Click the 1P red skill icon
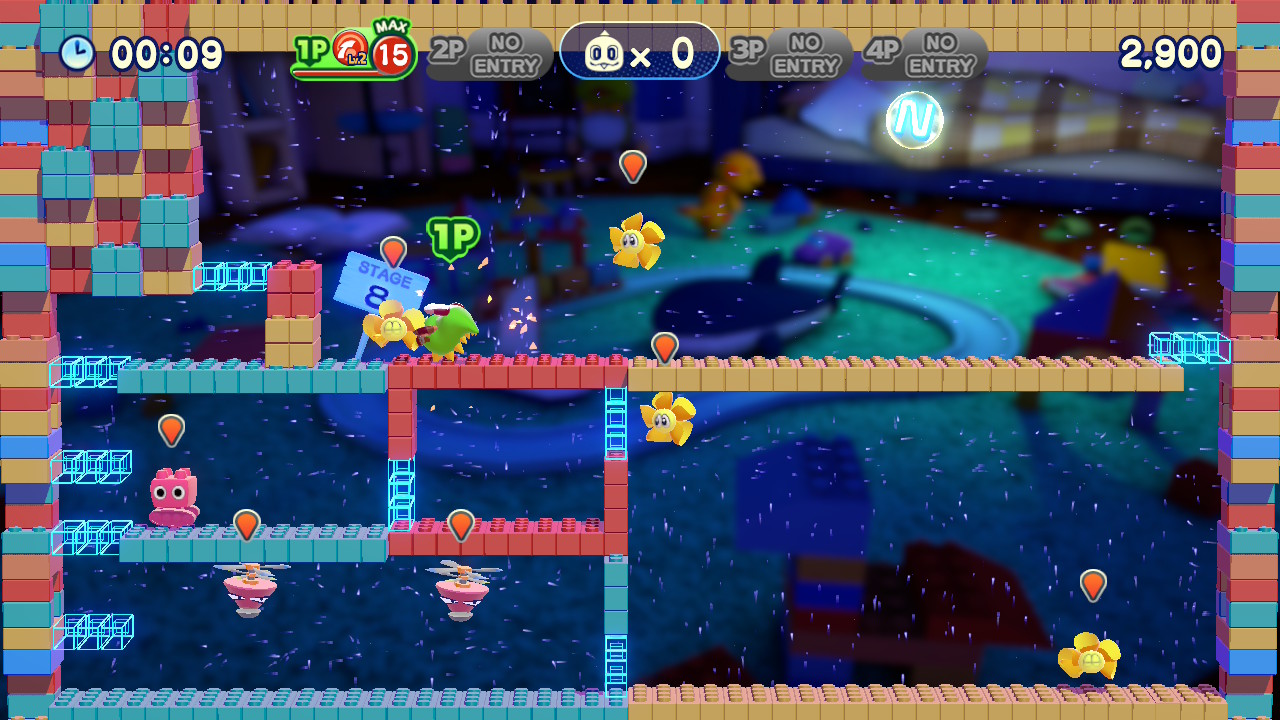Viewport: 1280px width, 720px height. coord(350,49)
